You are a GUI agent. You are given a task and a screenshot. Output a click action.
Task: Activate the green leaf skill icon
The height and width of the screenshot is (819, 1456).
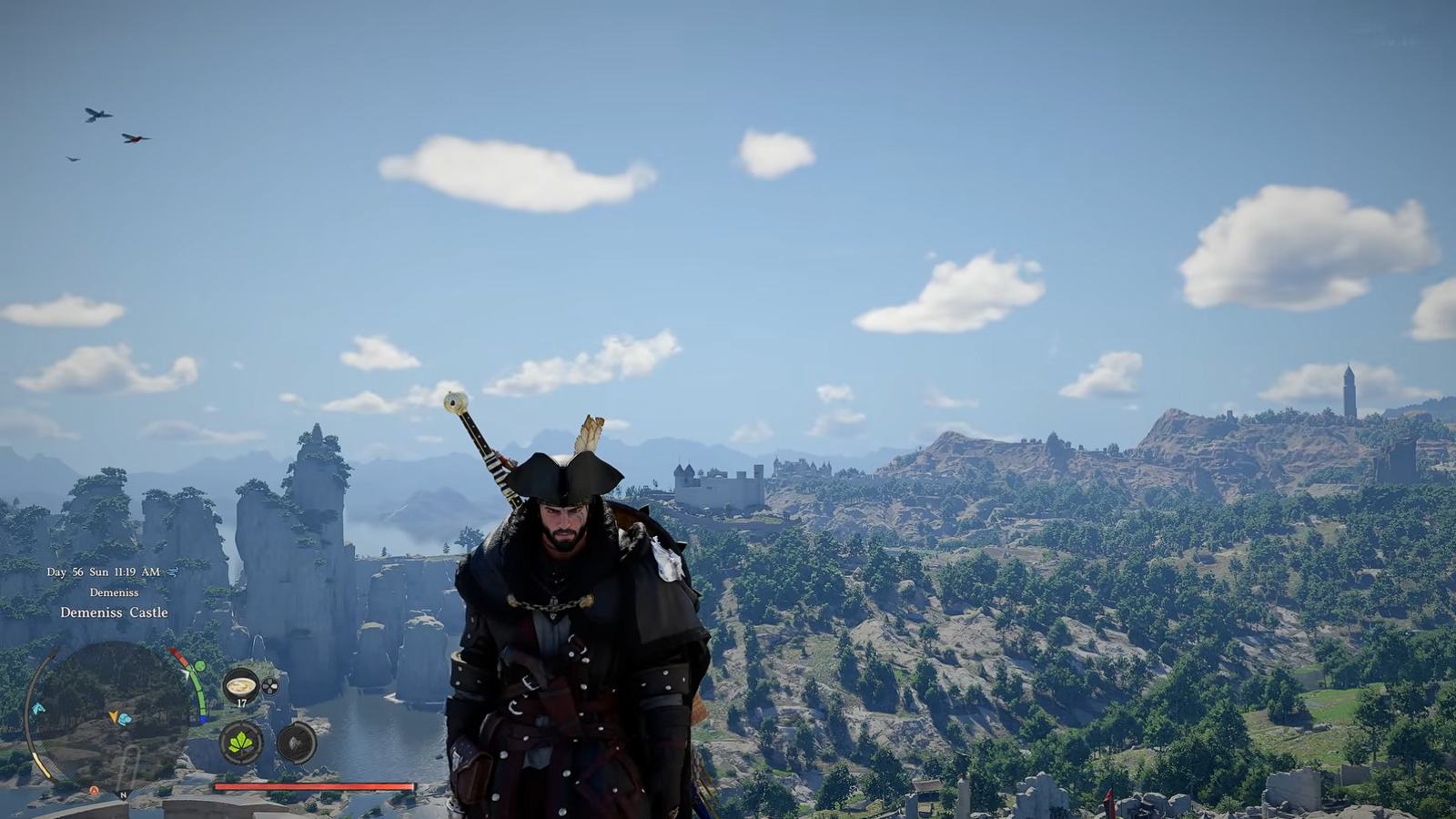pyautogui.click(x=241, y=743)
